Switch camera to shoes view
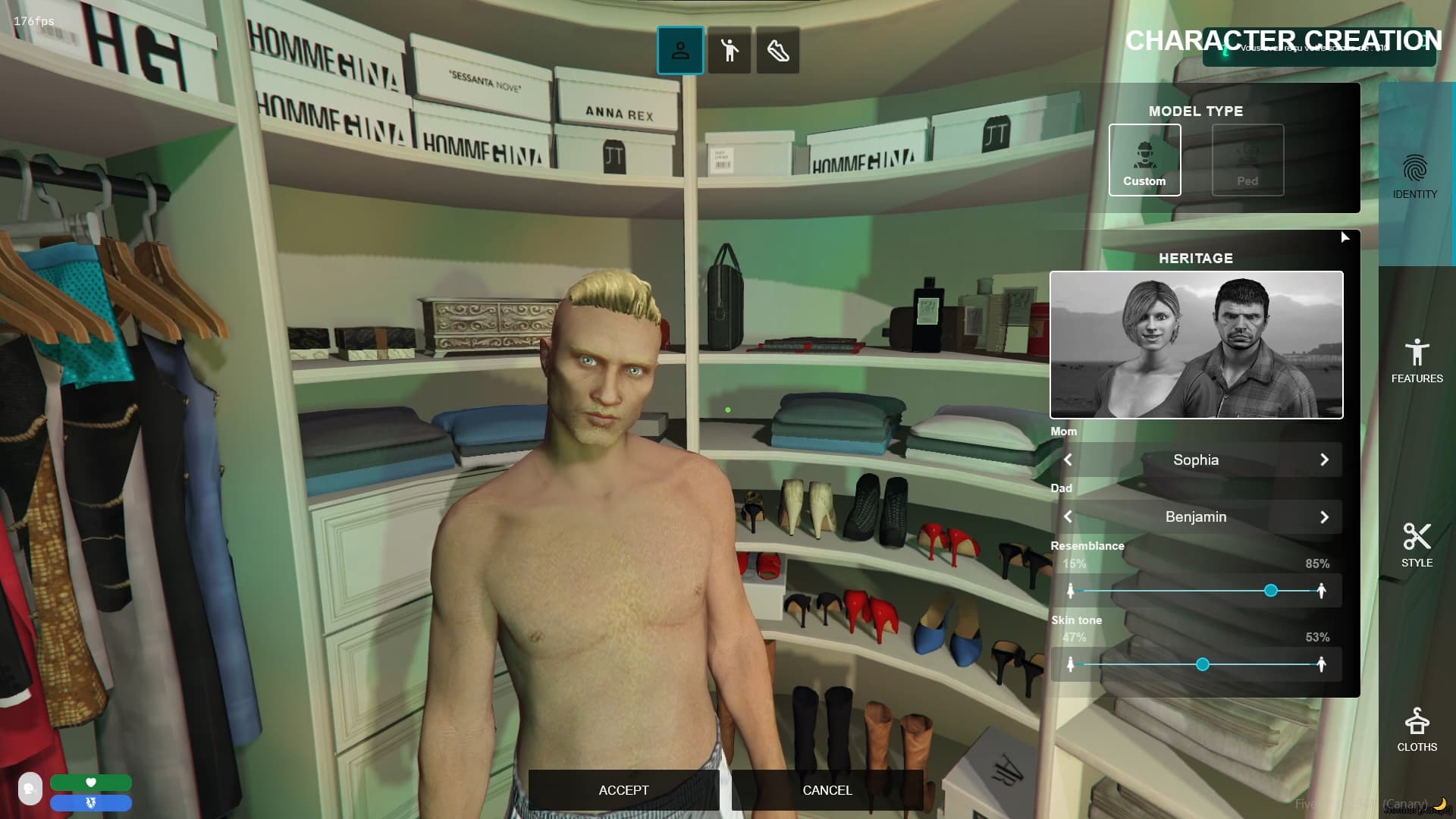The width and height of the screenshot is (1456, 819). (x=778, y=51)
